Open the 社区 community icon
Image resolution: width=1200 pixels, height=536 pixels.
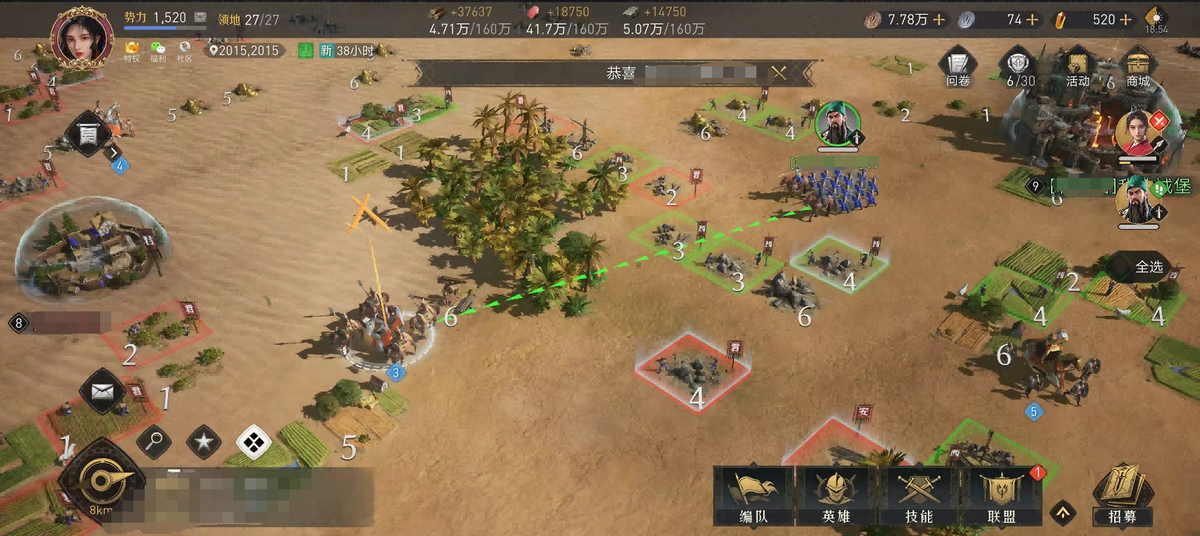[184, 50]
